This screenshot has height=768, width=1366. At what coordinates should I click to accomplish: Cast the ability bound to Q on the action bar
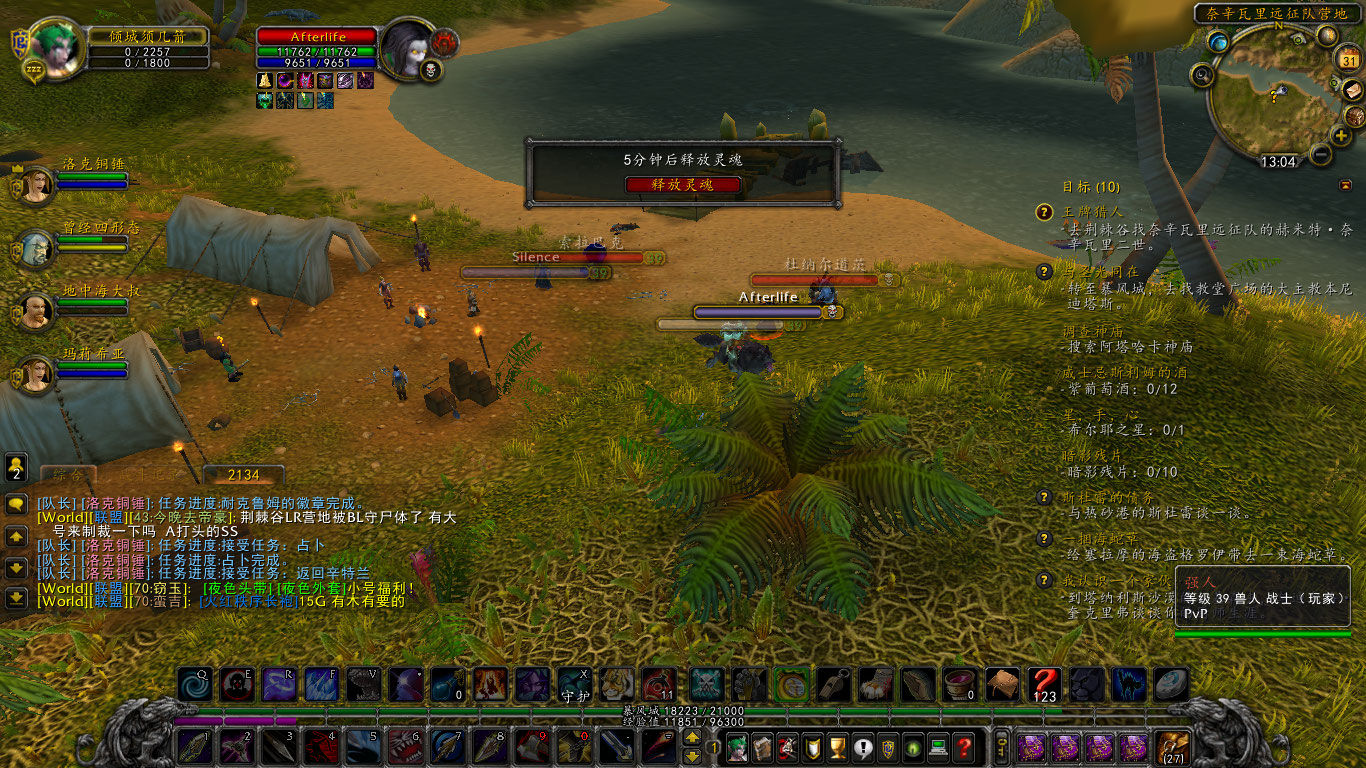point(193,683)
